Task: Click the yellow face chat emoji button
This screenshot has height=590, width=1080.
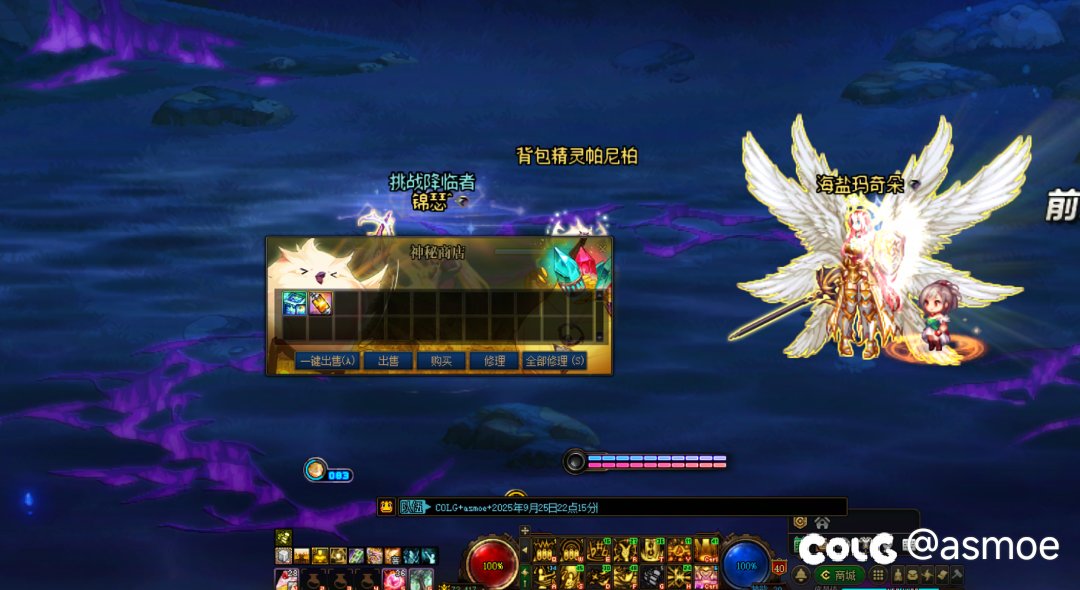Action: (386, 507)
